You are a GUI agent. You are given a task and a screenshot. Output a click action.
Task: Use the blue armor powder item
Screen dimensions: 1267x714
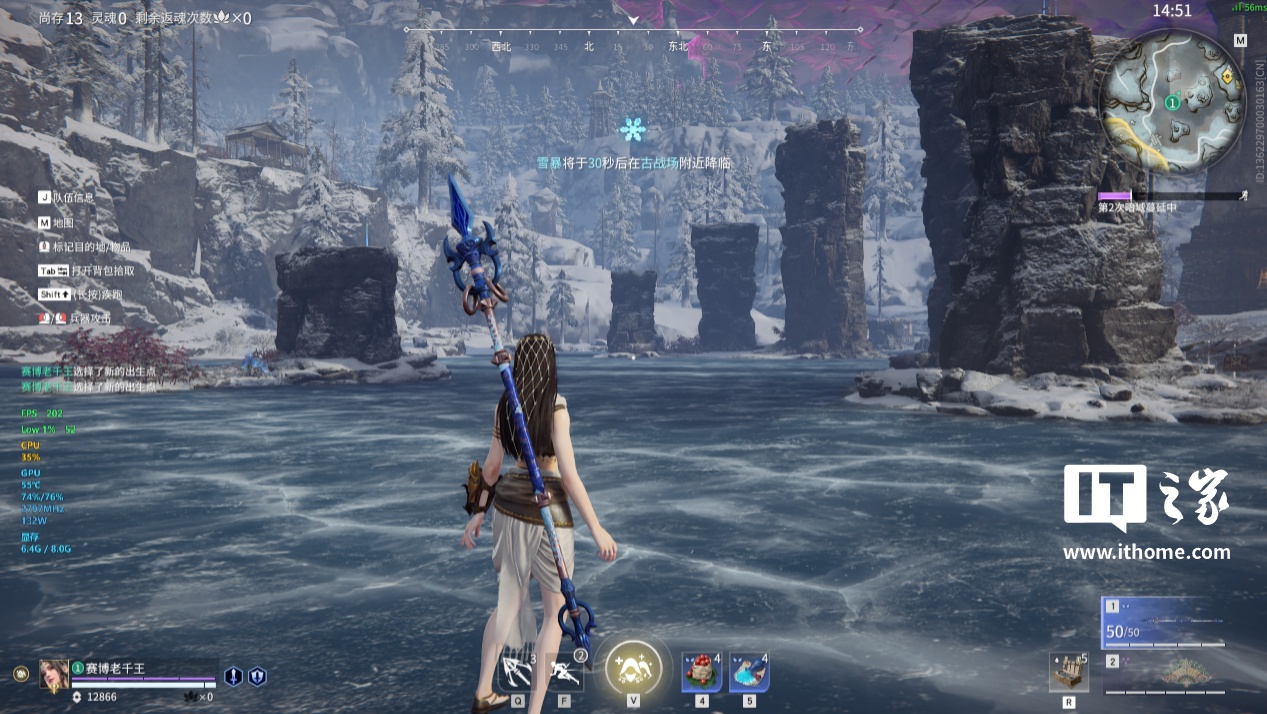coord(749,672)
